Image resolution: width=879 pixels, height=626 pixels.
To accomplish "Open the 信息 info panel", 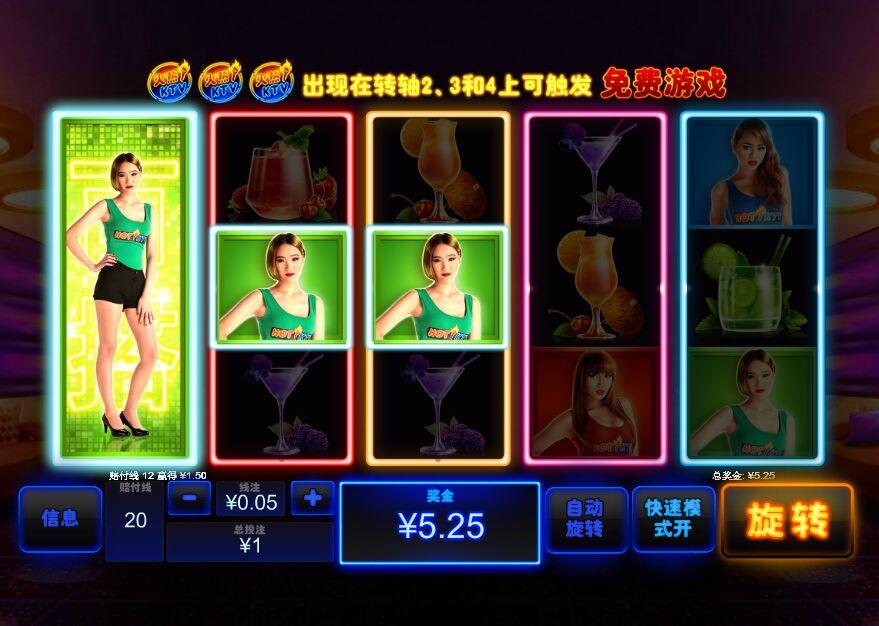I will pyautogui.click(x=60, y=519).
